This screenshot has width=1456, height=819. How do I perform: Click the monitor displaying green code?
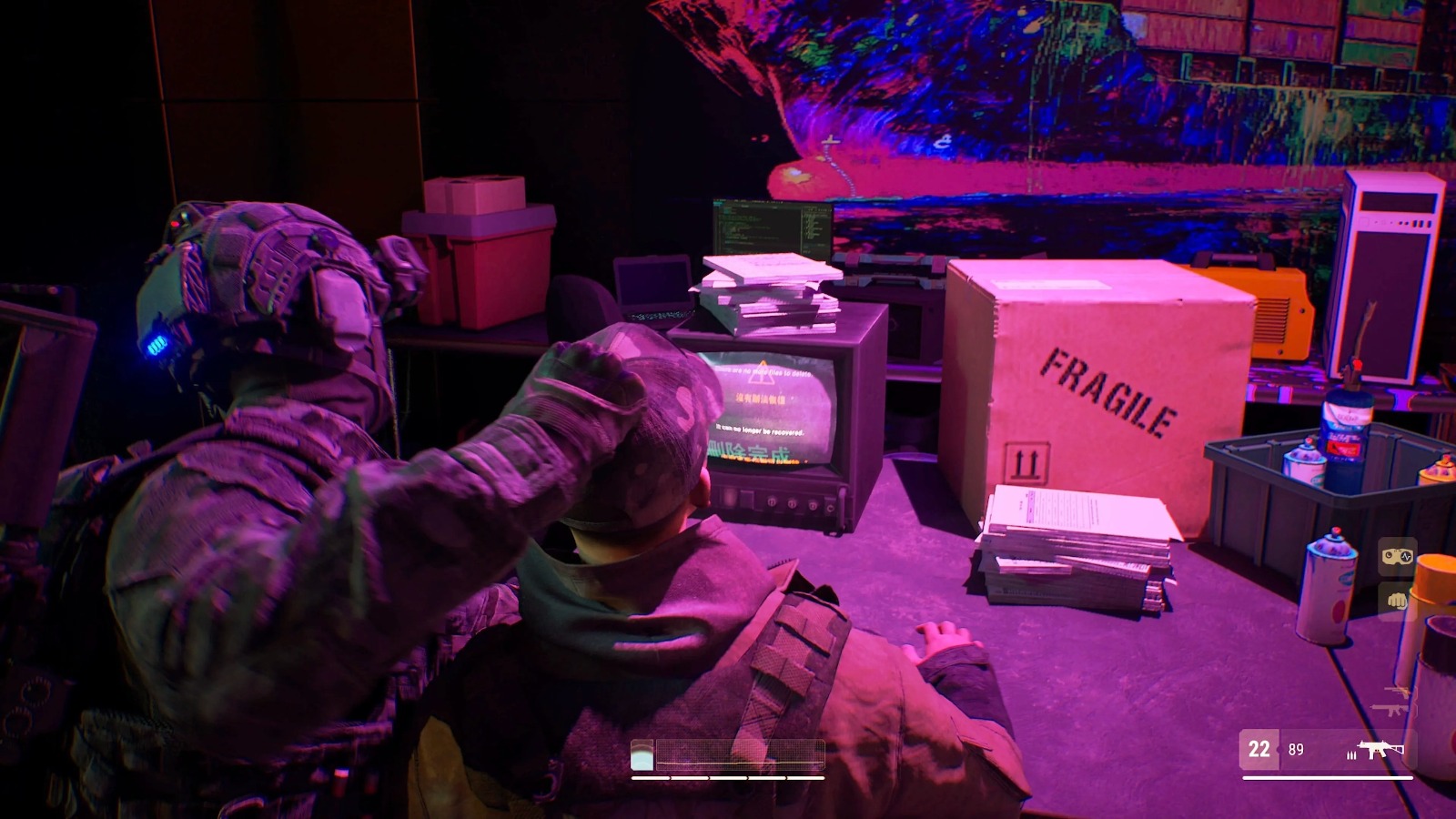[773, 227]
